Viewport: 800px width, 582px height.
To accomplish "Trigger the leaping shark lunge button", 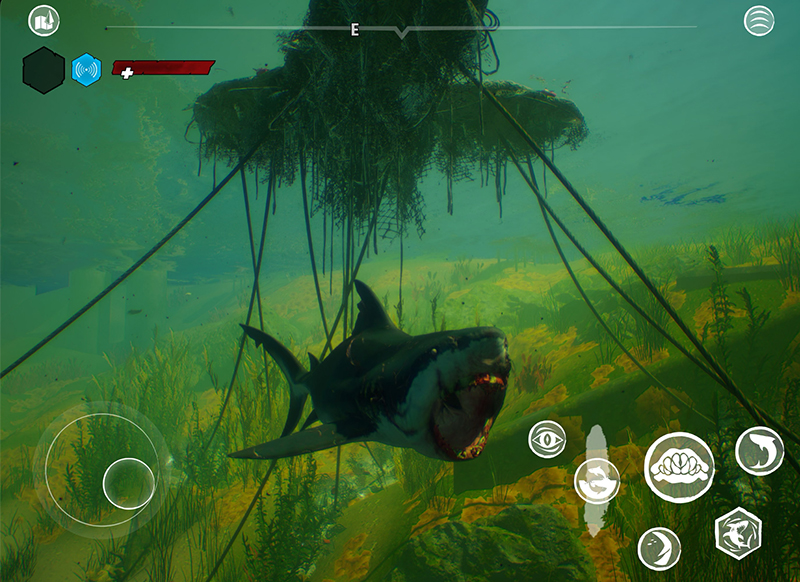I will click(x=759, y=450).
